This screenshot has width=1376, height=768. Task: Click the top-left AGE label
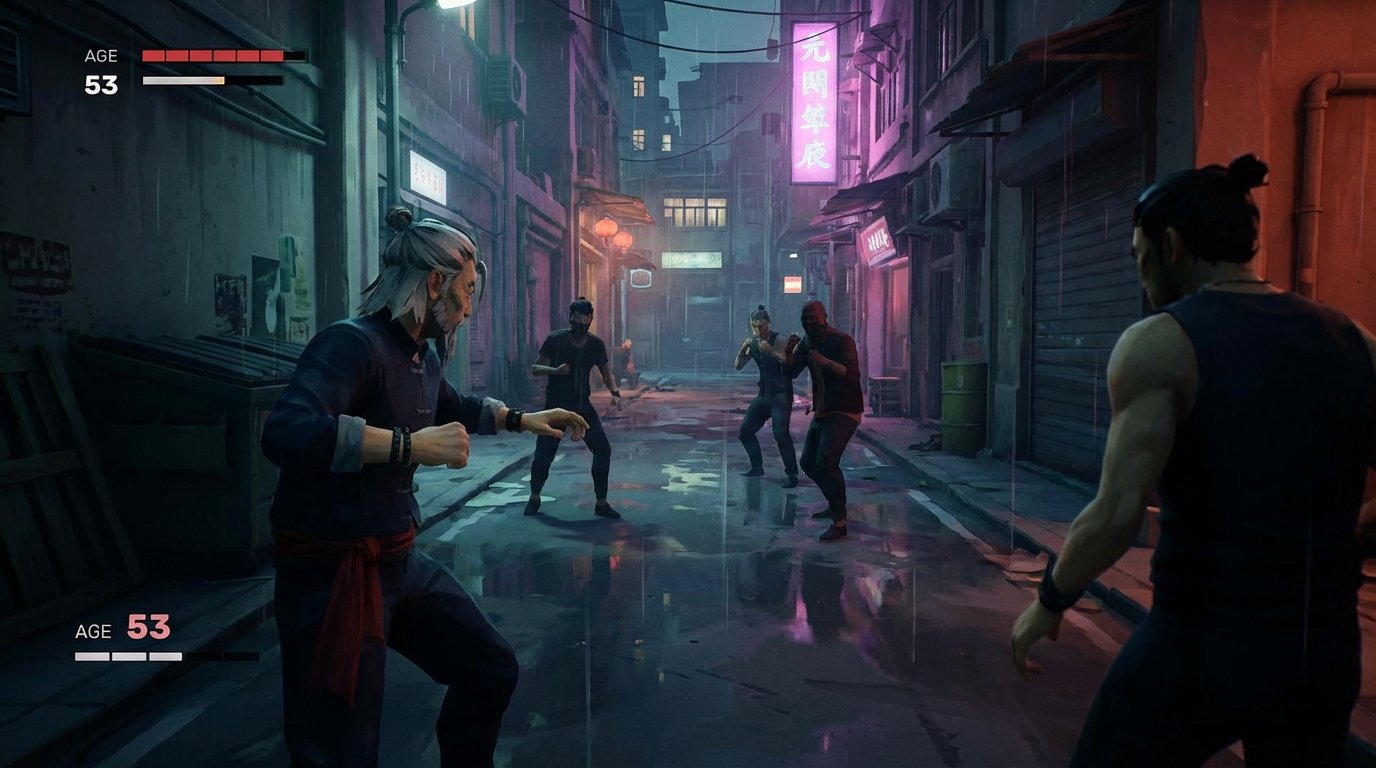[100, 56]
